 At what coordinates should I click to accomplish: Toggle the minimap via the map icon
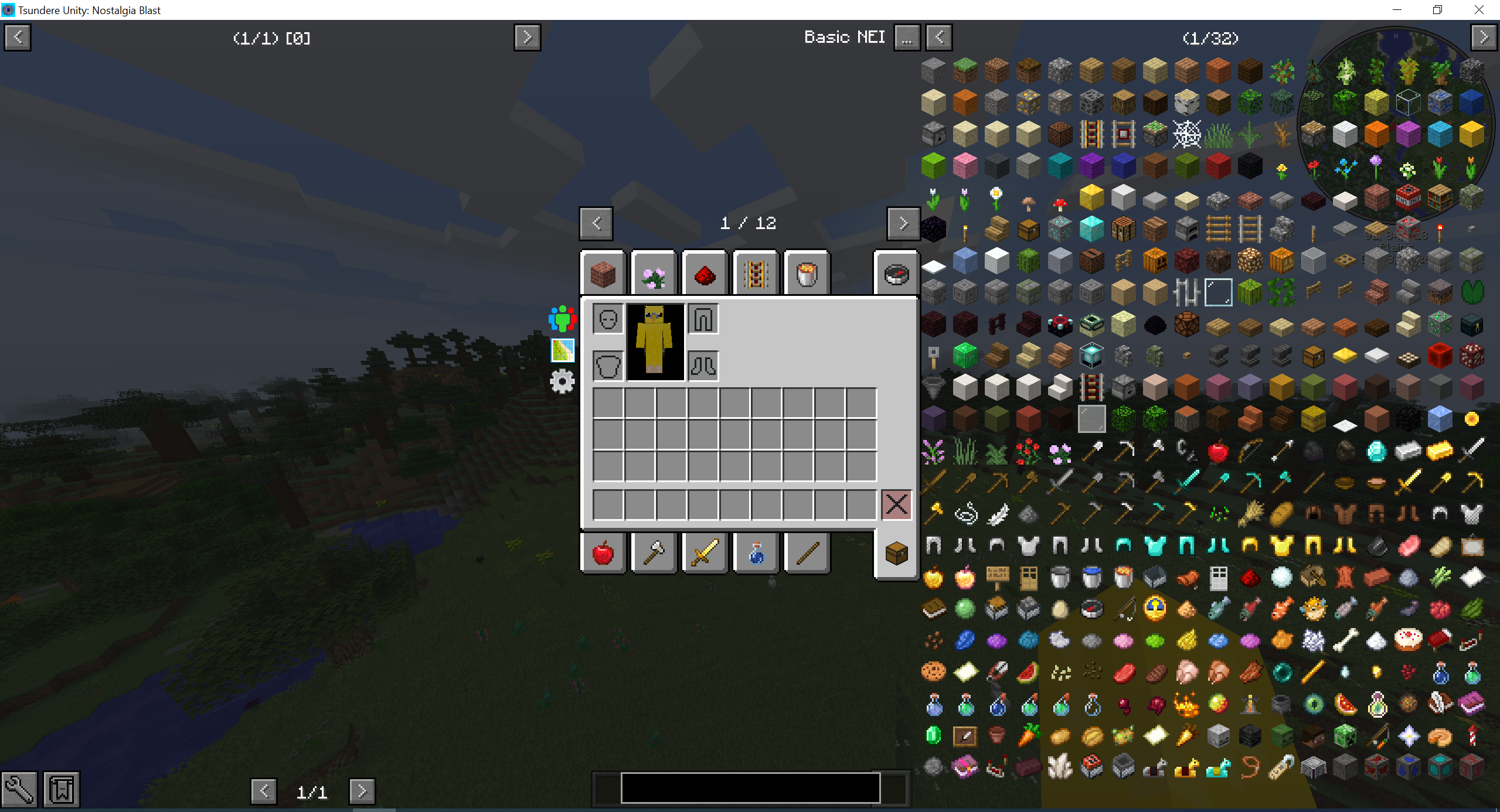562,350
